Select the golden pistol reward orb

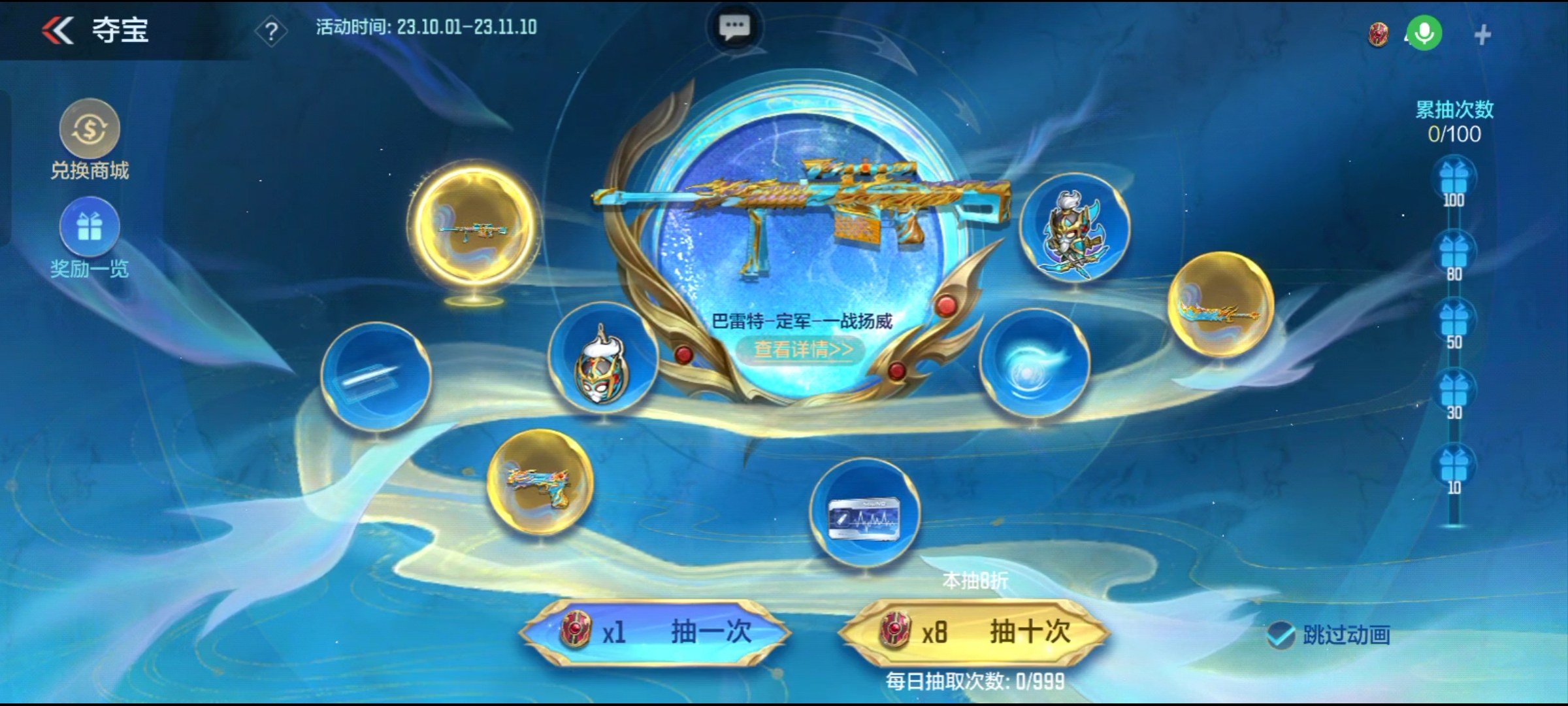pyautogui.click(x=540, y=482)
